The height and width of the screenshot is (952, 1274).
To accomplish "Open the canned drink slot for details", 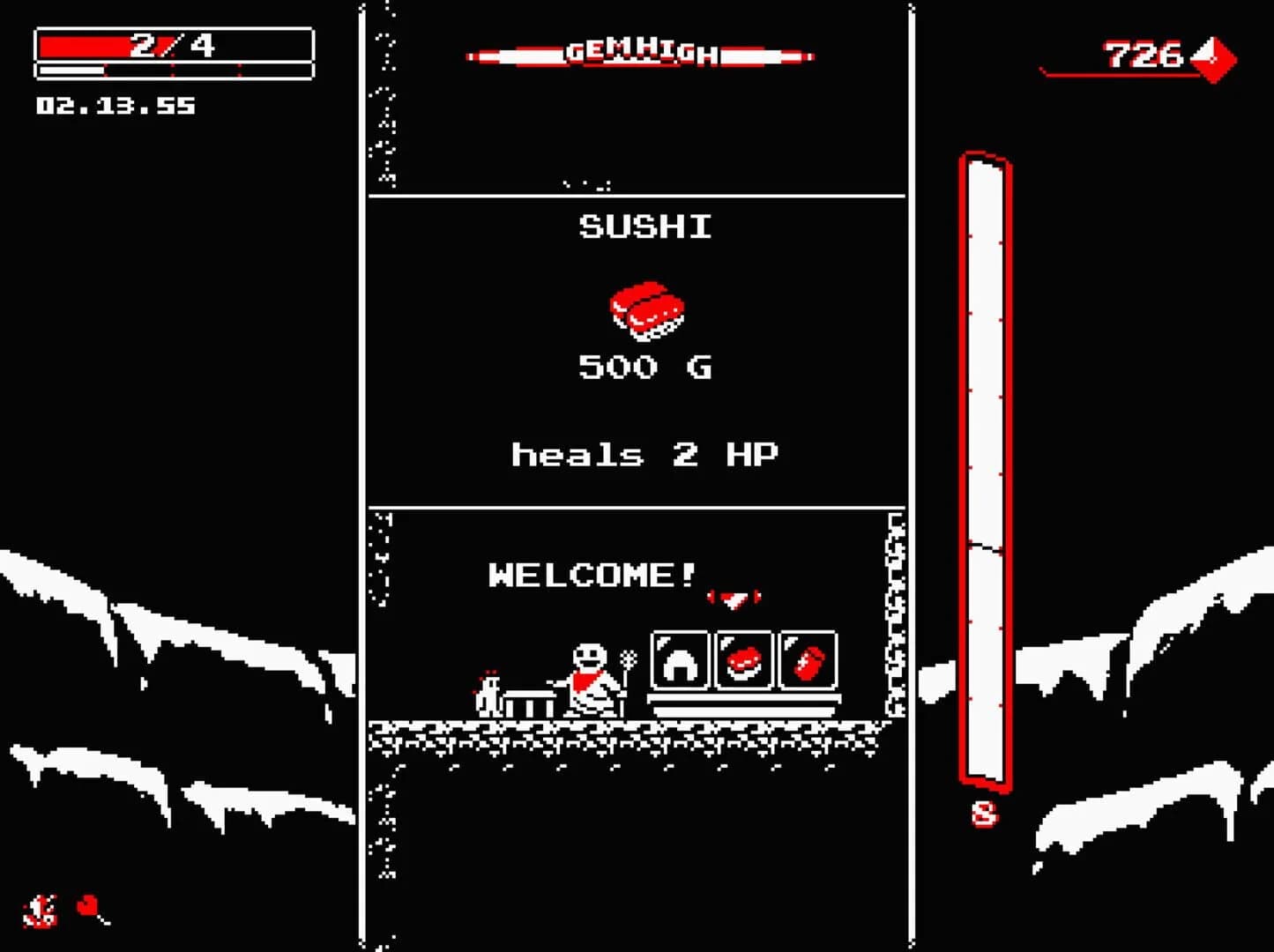I will click(x=807, y=661).
